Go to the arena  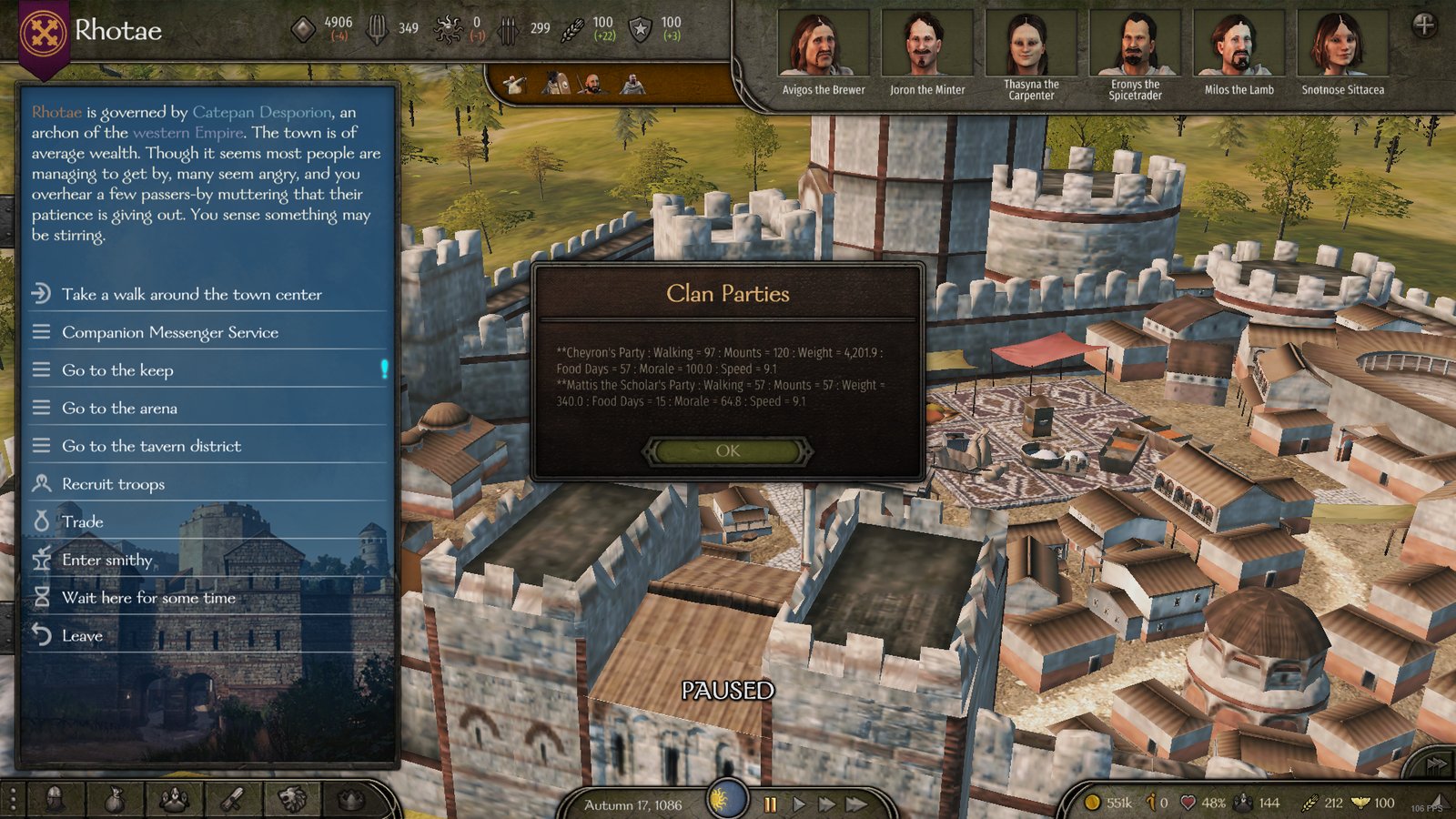(119, 409)
